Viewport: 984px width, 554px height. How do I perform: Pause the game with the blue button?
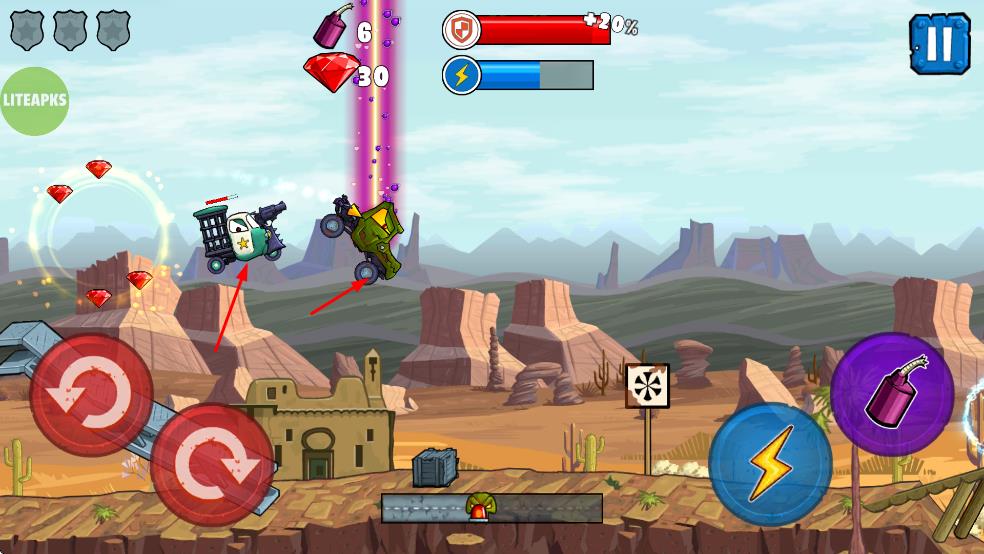(x=939, y=43)
